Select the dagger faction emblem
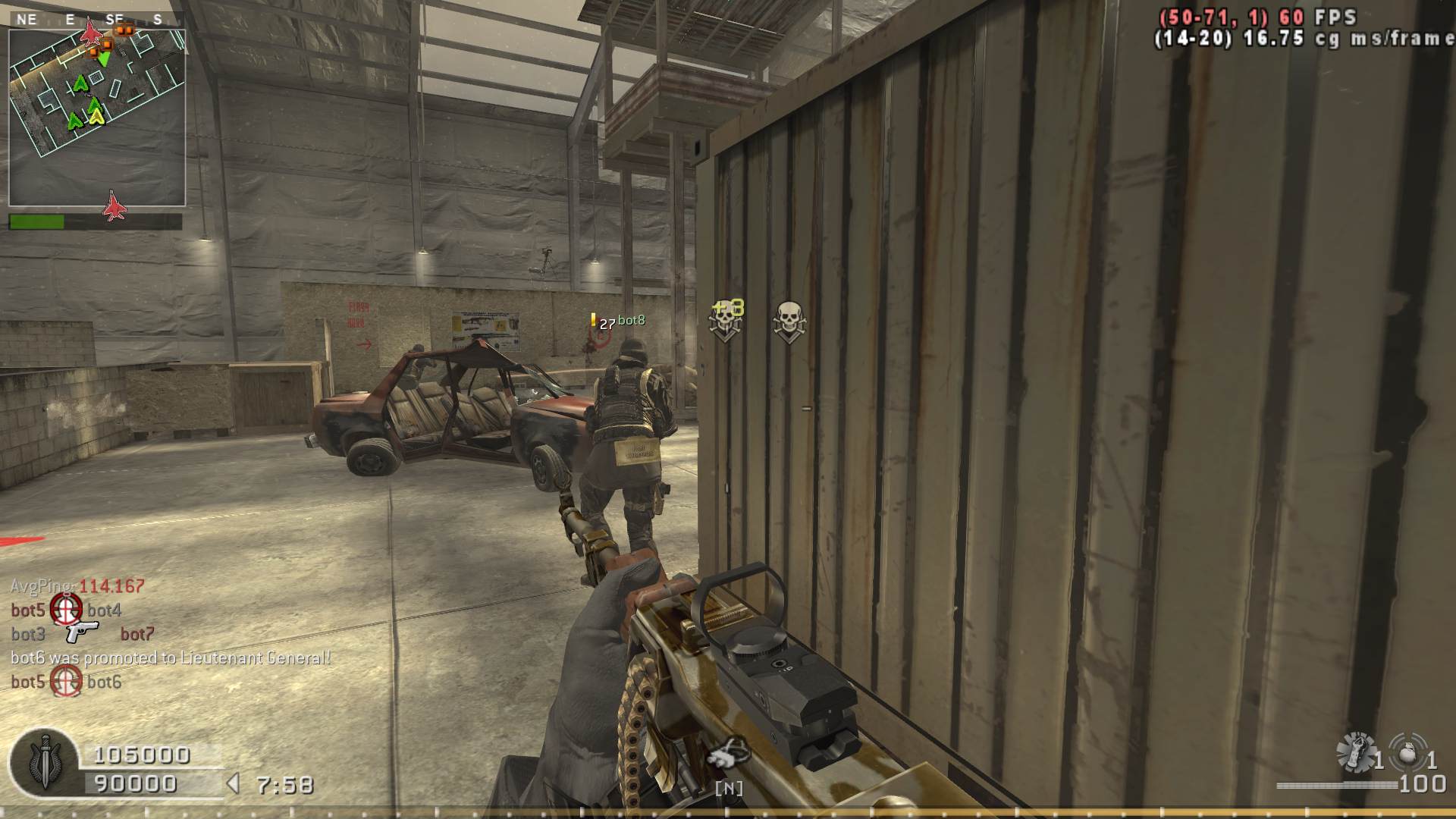Viewport: 1456px width, 819px height. [x=44, y=764]
